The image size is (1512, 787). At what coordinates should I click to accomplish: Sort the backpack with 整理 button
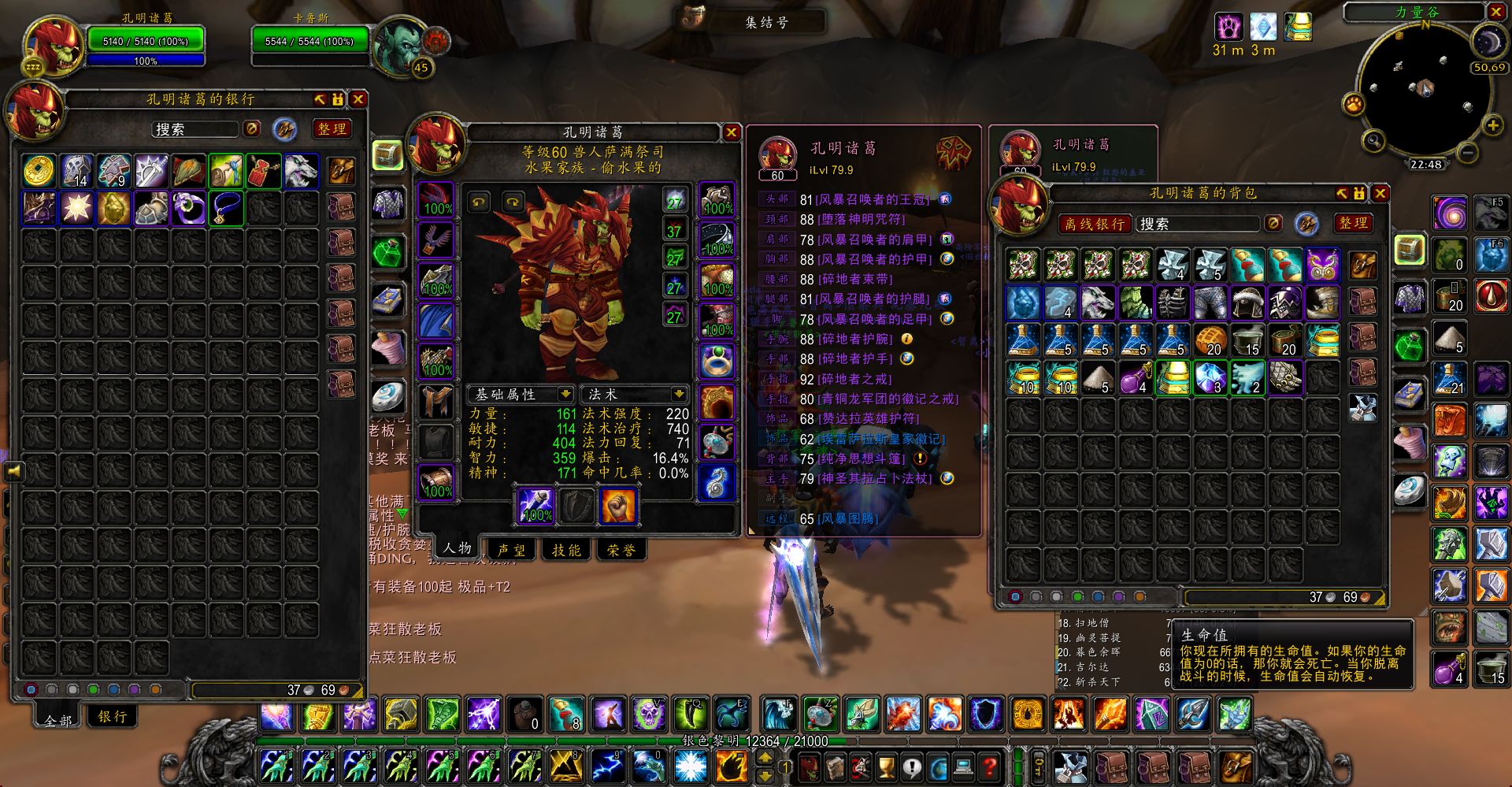click(x=1354, y=224)
